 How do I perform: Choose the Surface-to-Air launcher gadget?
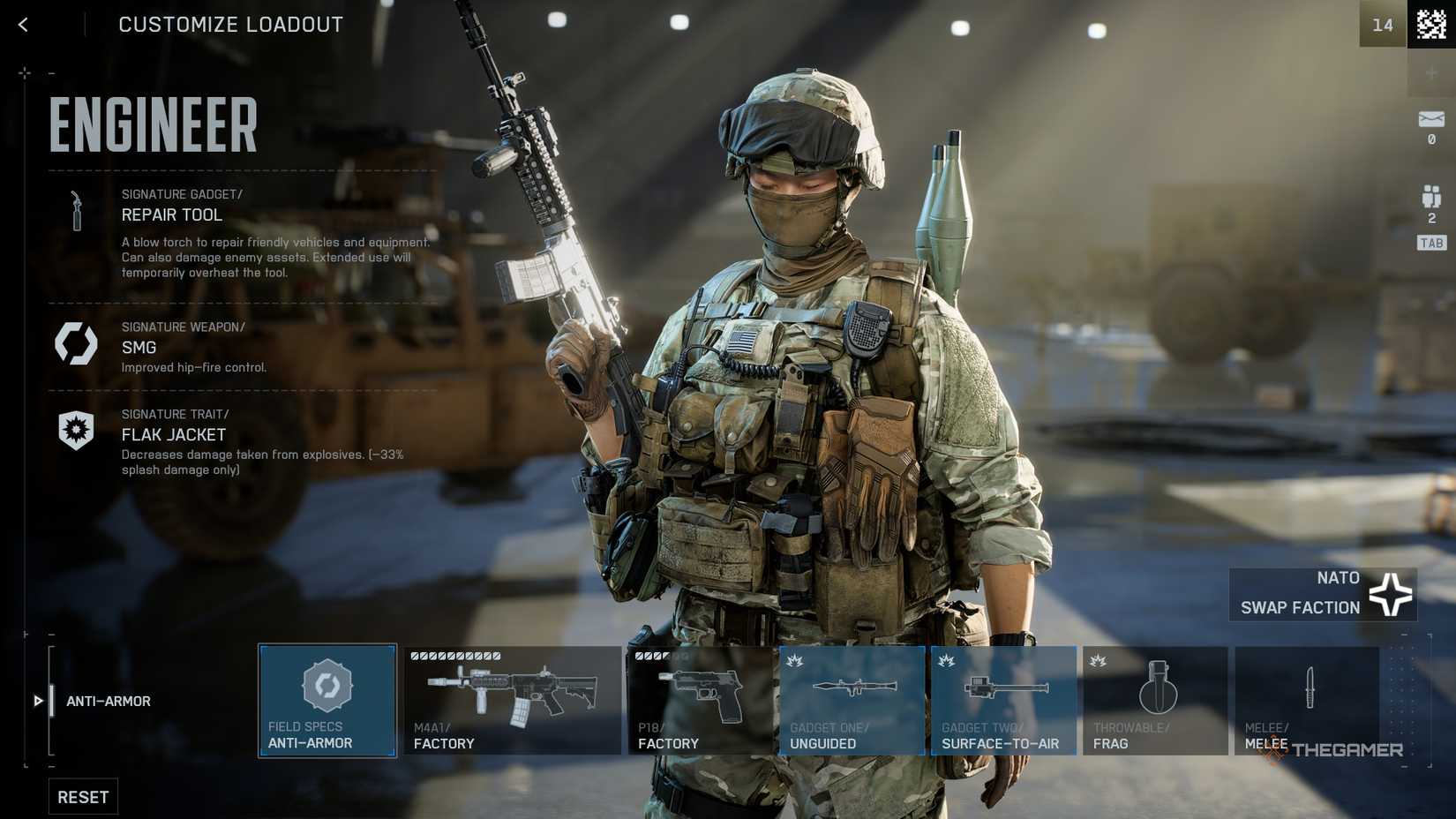click(1002, 700)
